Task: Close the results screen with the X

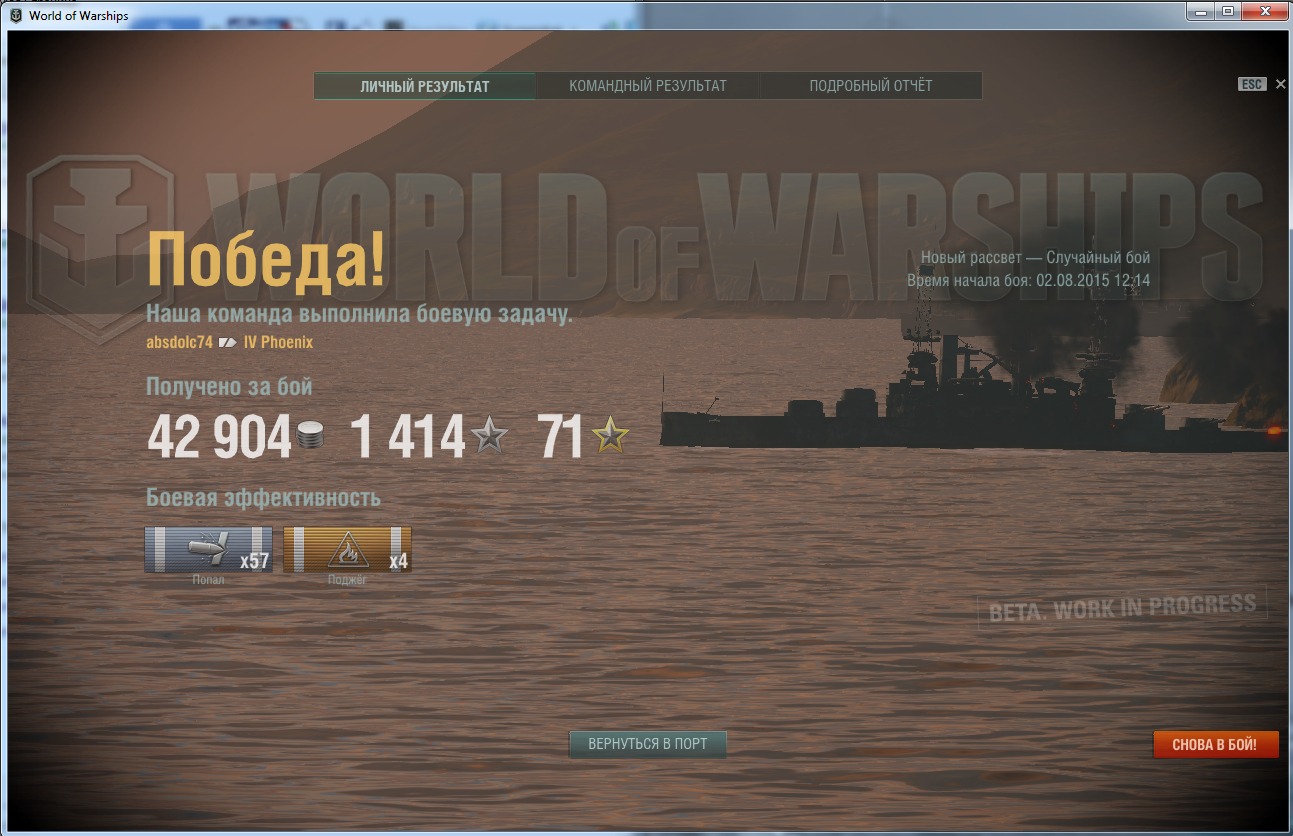Action: tap(1281, 85)
